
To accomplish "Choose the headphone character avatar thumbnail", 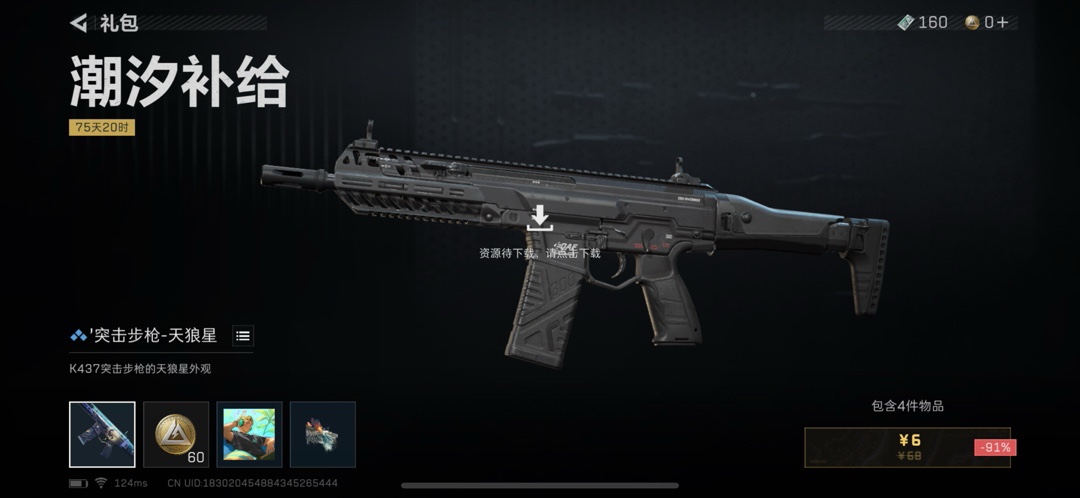I will [x=249, y=435].
